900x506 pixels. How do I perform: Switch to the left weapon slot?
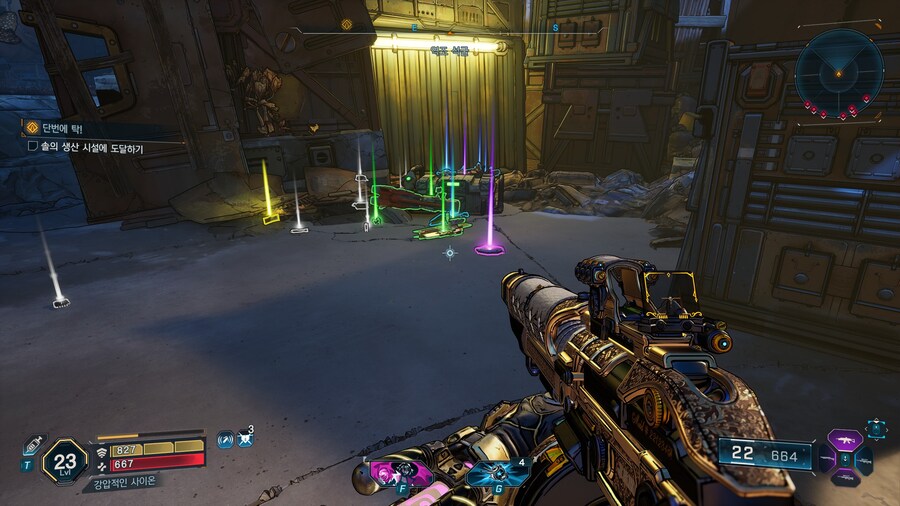tap(826, 461)
